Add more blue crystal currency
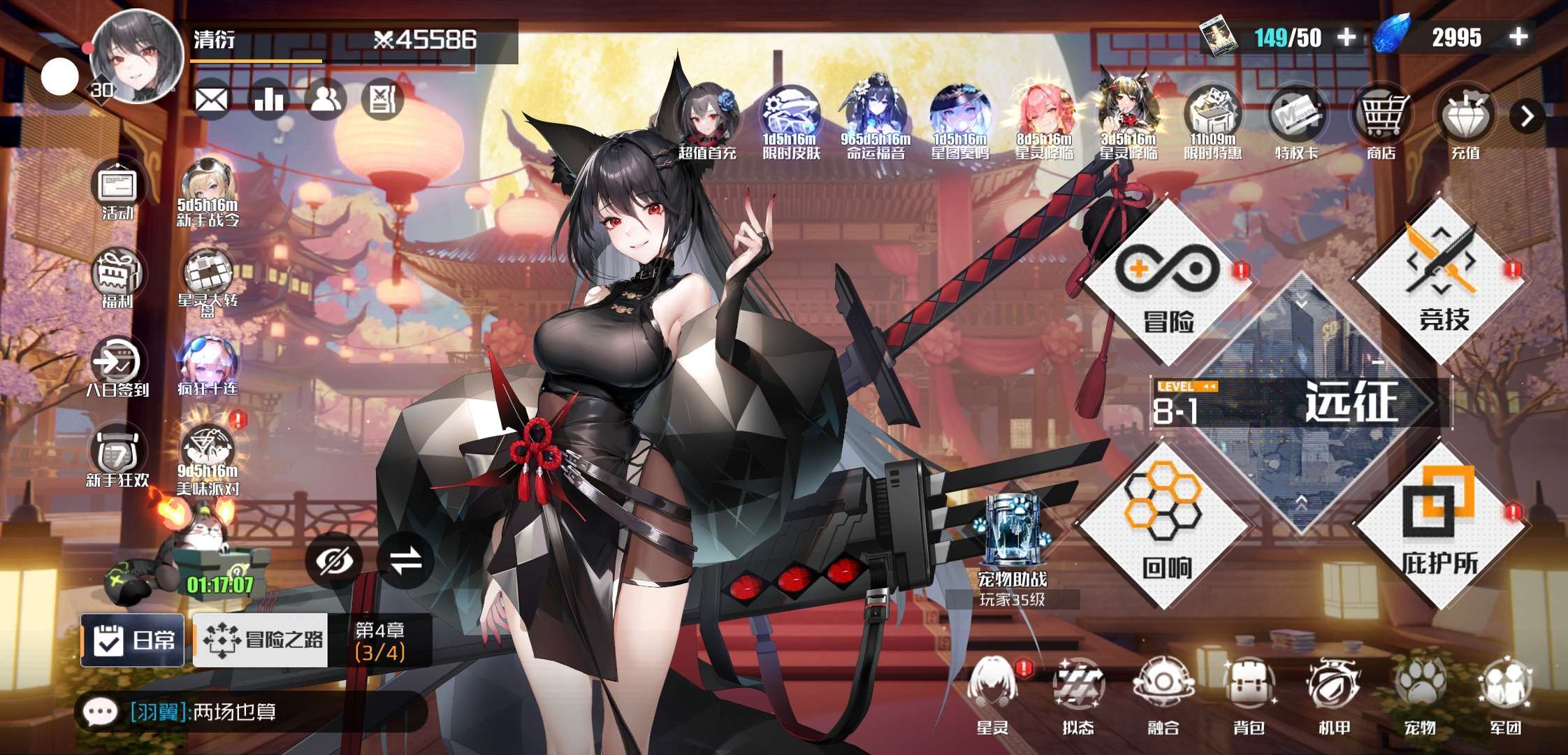The height and width of the screenshot is (755, 1568). pos(1518,37)
